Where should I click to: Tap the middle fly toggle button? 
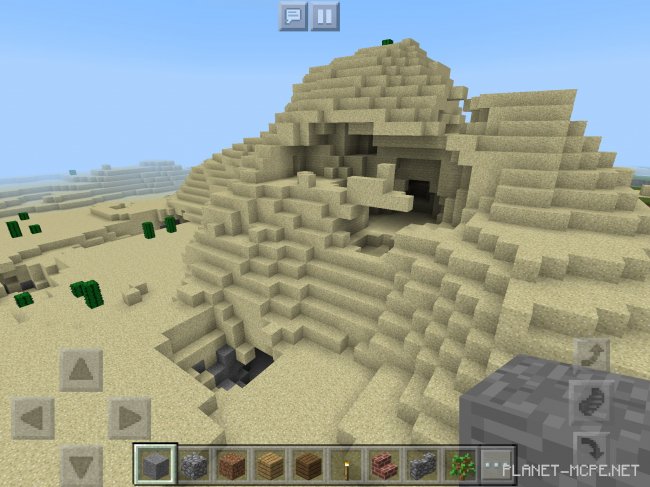click(x=592, y=400)
